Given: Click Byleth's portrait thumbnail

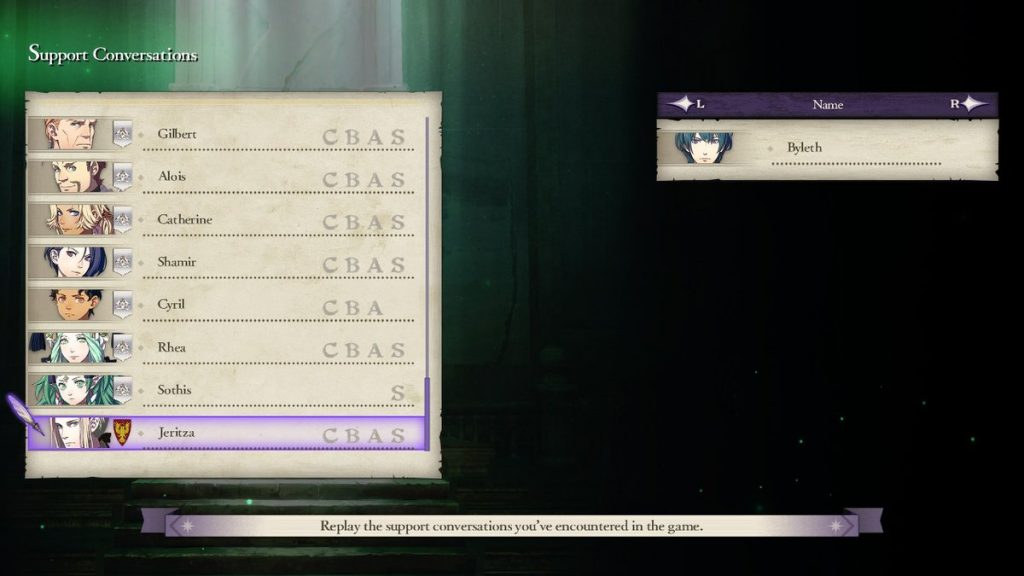Looking at the screenshot, I should click(x=703, y=148).
